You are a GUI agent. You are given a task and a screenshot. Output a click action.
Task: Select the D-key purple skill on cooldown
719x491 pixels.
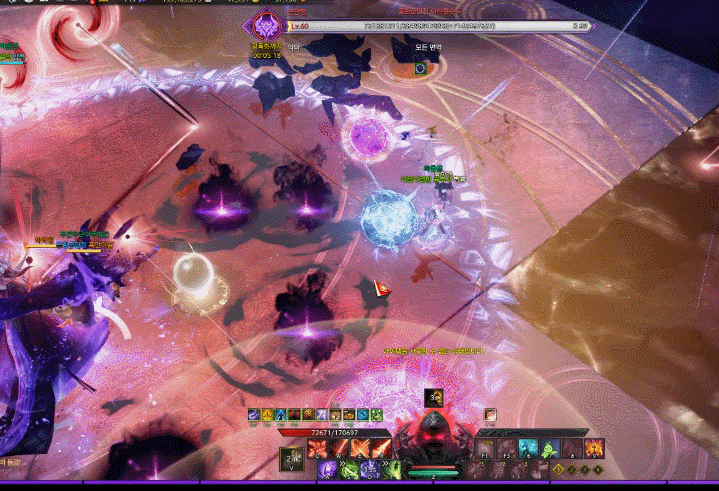coord(370,468)
